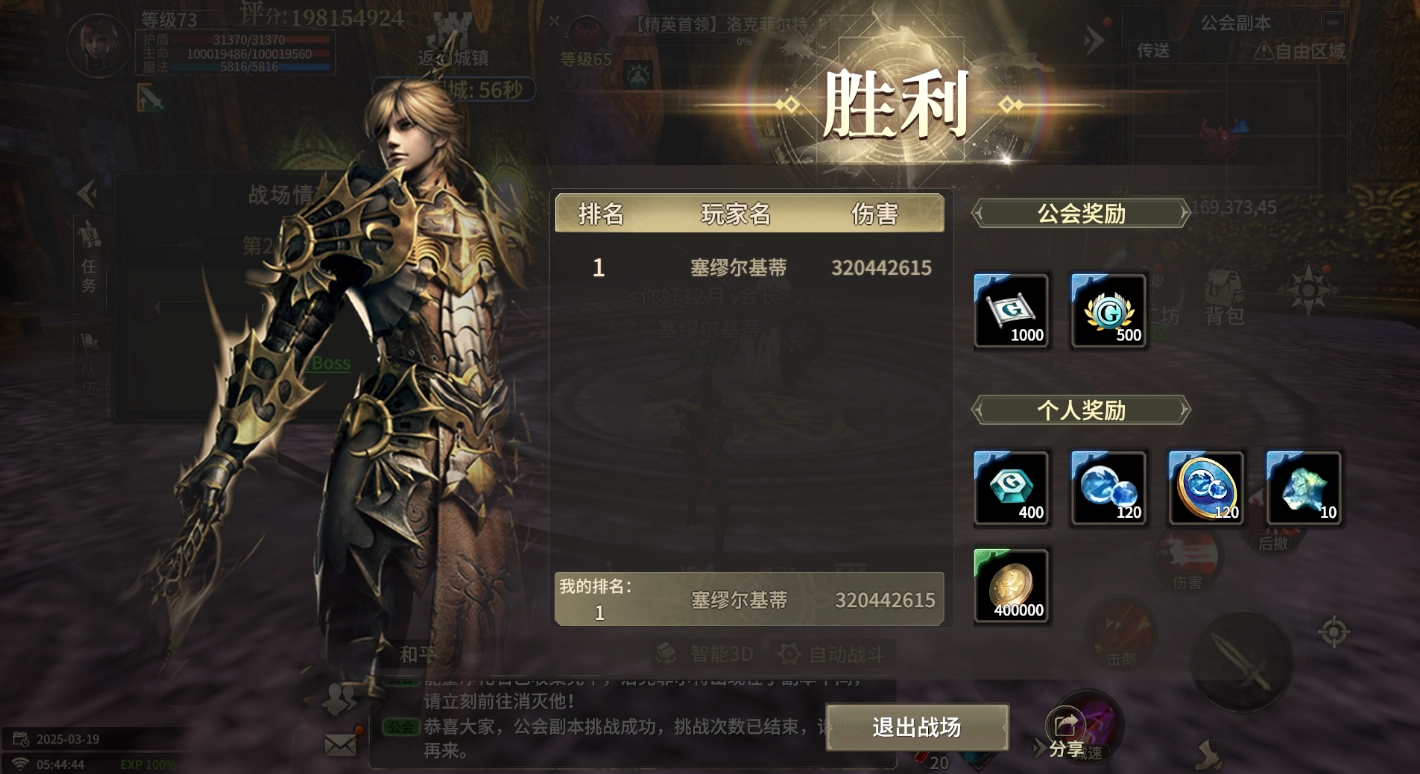The width and height of the screenshot is (1420, 774).
Task: Switch the 和平 peace mode setting
Action: click(418, 653)
